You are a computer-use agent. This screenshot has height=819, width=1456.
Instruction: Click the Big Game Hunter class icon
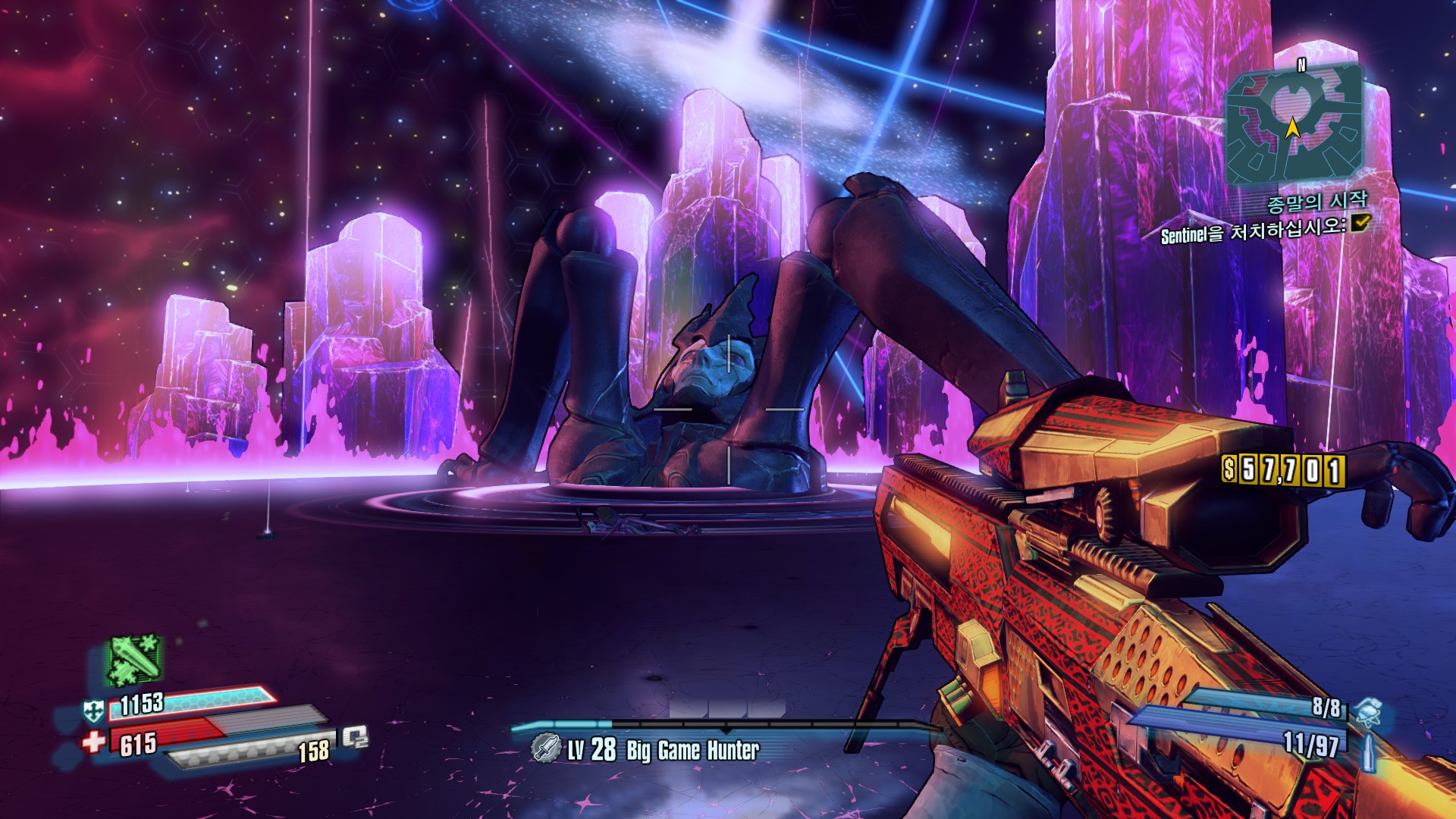click(545, 748)
